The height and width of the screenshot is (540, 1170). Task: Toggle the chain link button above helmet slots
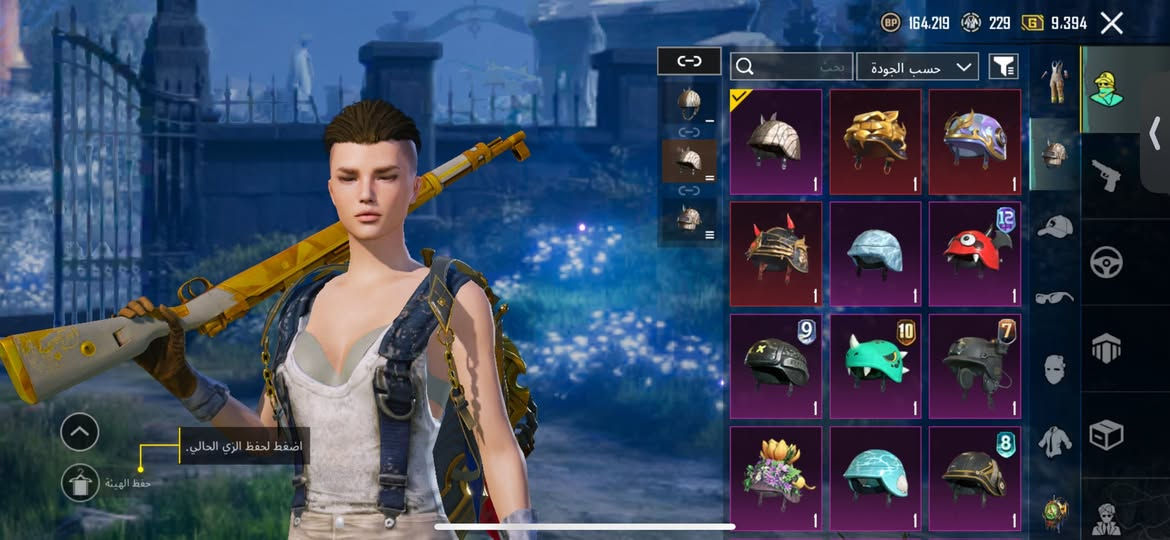click(689, 61)
